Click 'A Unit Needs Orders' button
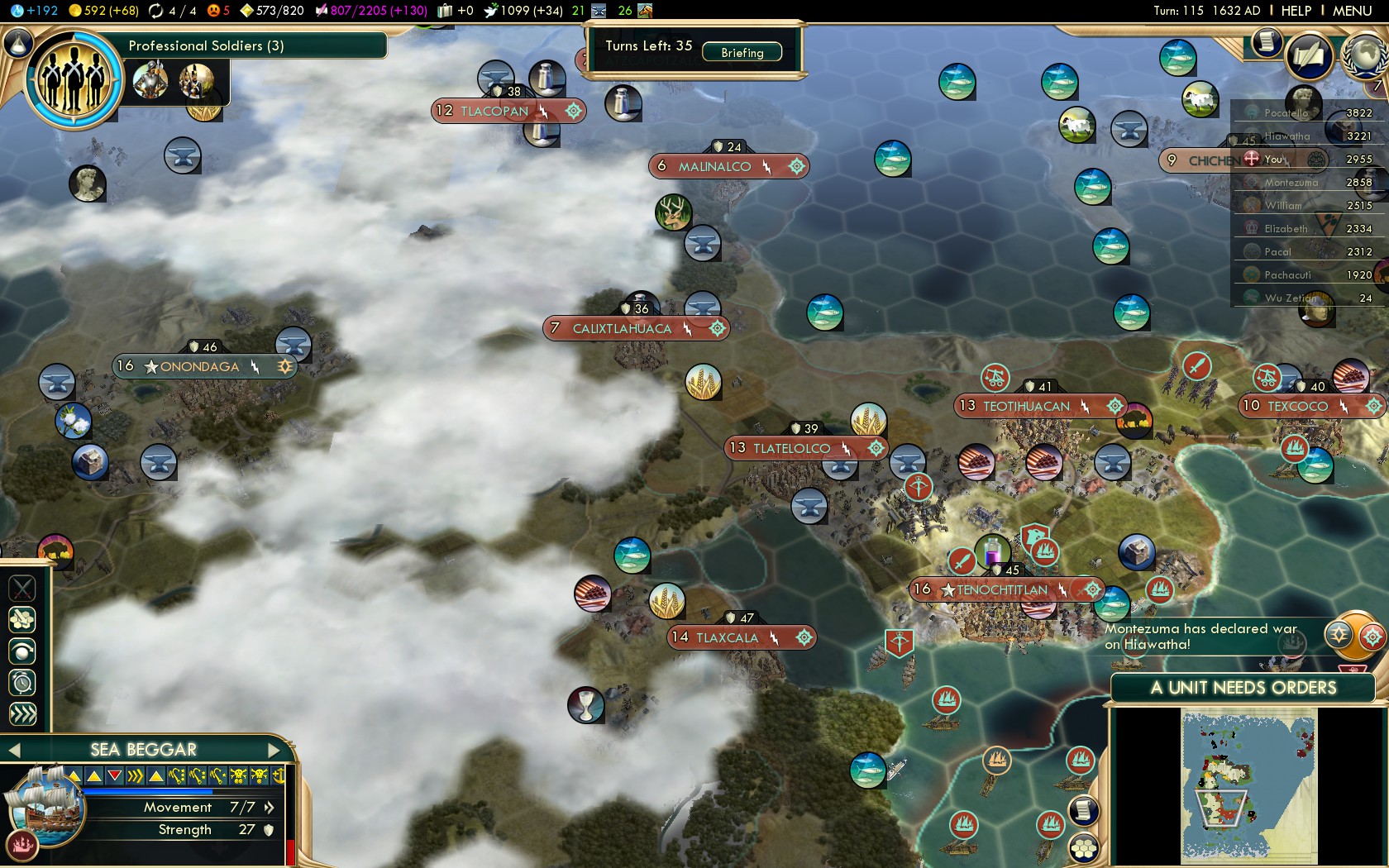The image size is (1389, 868). tap(1243, 688)
